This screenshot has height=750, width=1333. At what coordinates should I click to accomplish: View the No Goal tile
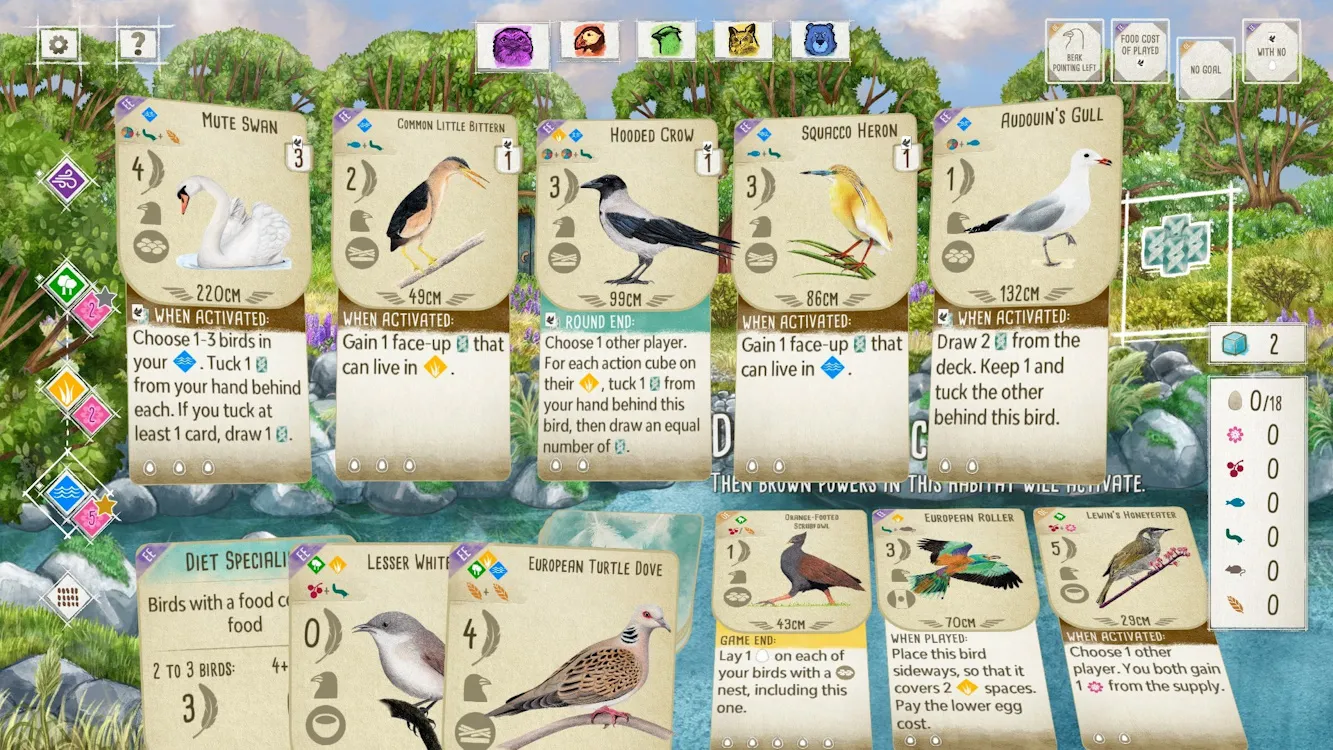click(x=1205, y=70)
